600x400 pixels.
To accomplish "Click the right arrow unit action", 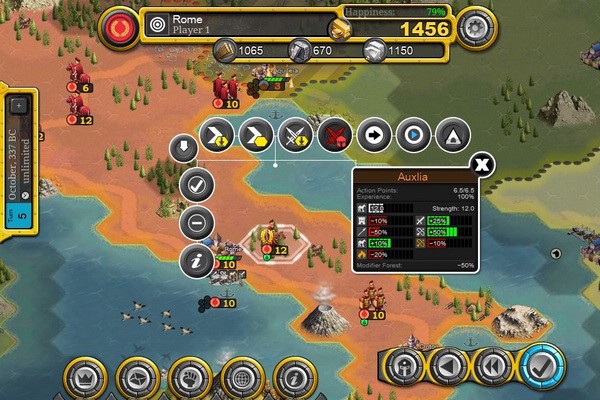I will click(372, 133).
